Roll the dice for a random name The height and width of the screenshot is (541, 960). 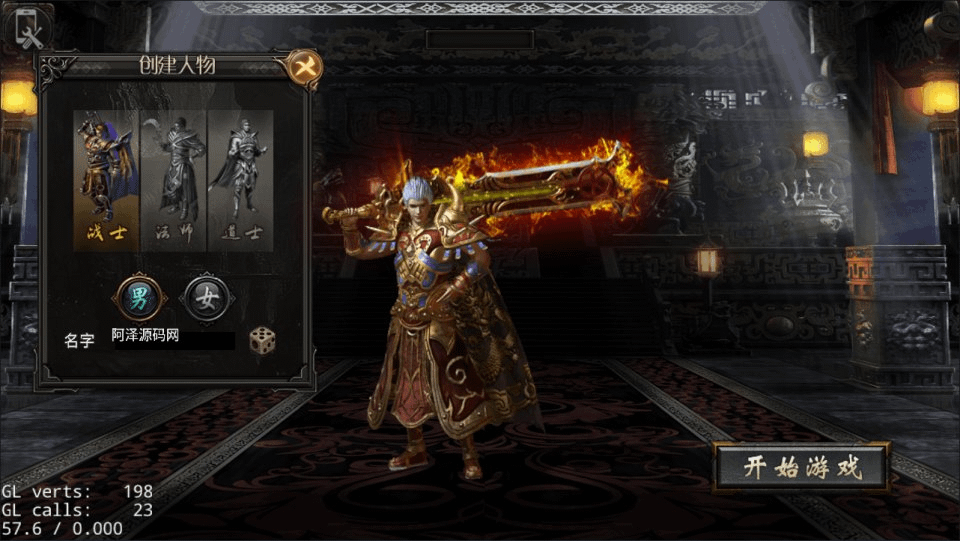click(x=263, y=339)
